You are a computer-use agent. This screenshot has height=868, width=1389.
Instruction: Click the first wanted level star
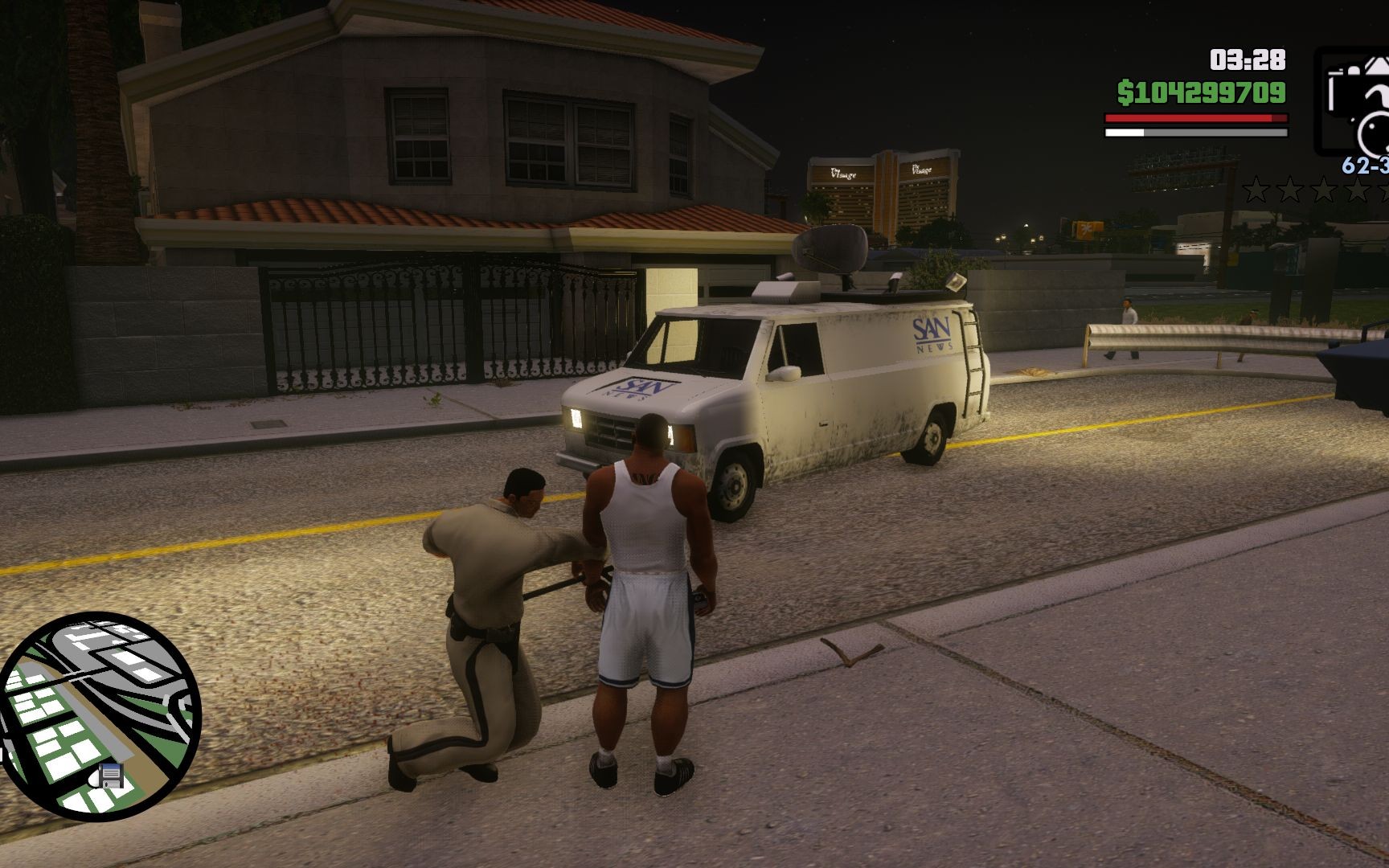[x=1256, y=189]
